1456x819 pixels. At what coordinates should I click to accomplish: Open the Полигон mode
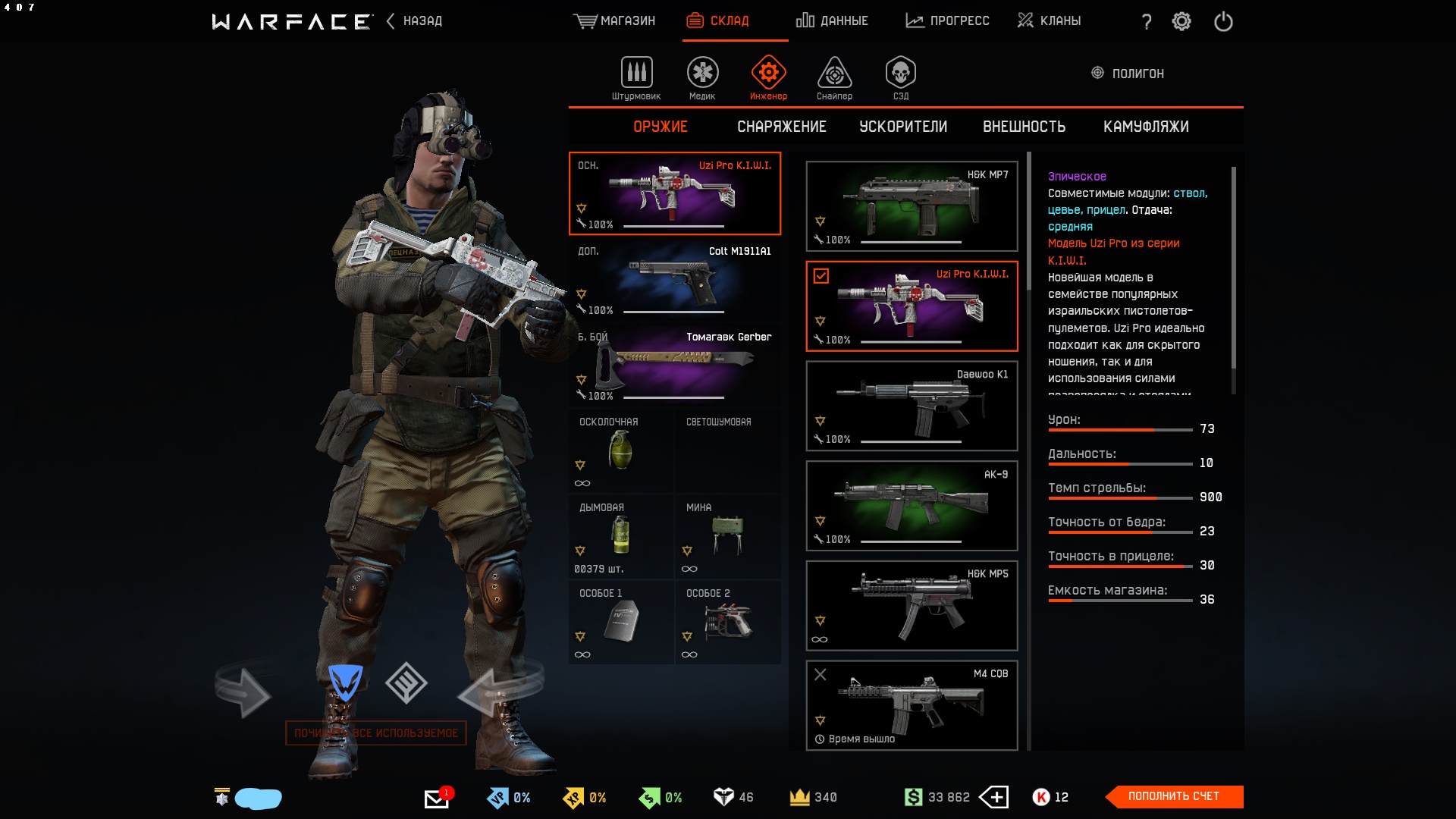[1129, 74]
